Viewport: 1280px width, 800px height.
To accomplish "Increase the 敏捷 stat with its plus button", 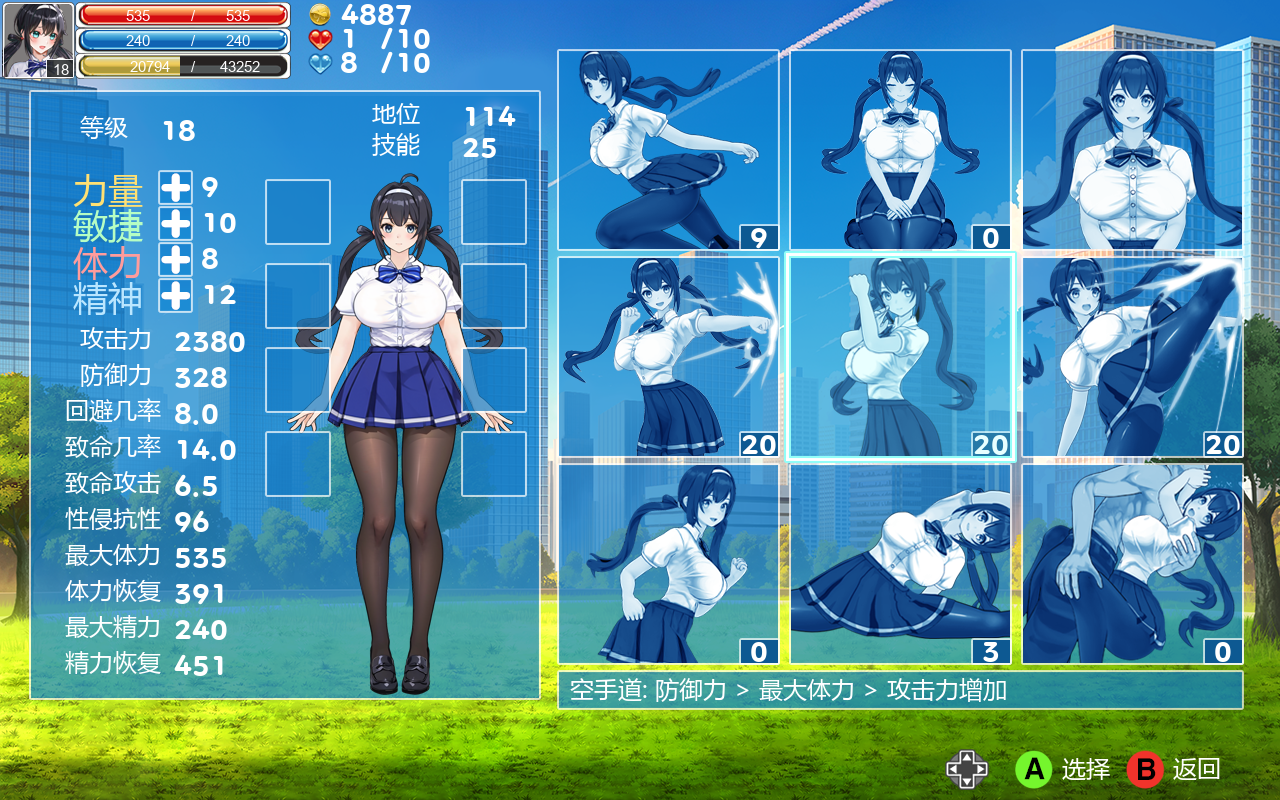I will click(175, 220).
